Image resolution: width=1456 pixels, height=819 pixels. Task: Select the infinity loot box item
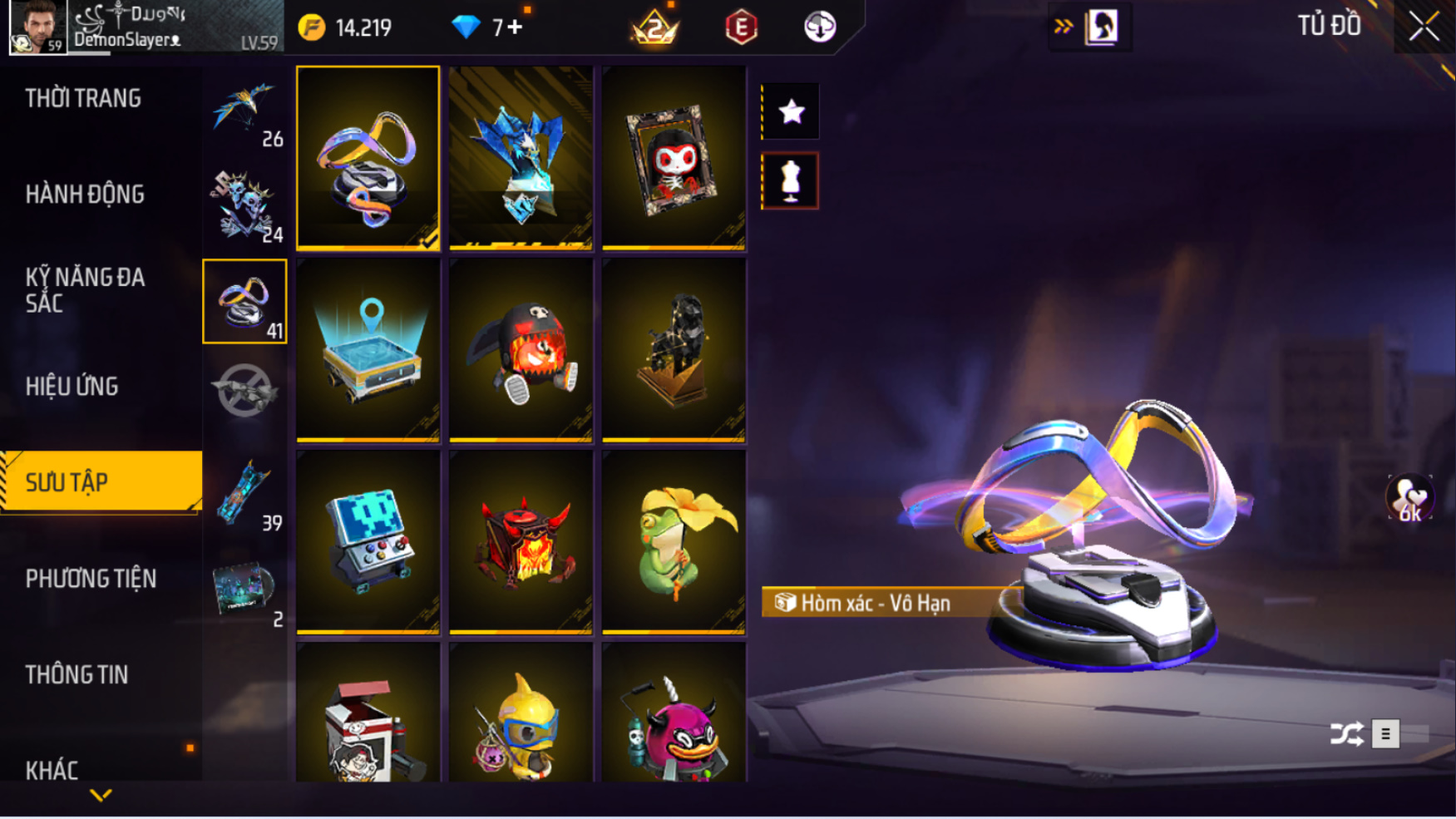click(x=368, y=158)
